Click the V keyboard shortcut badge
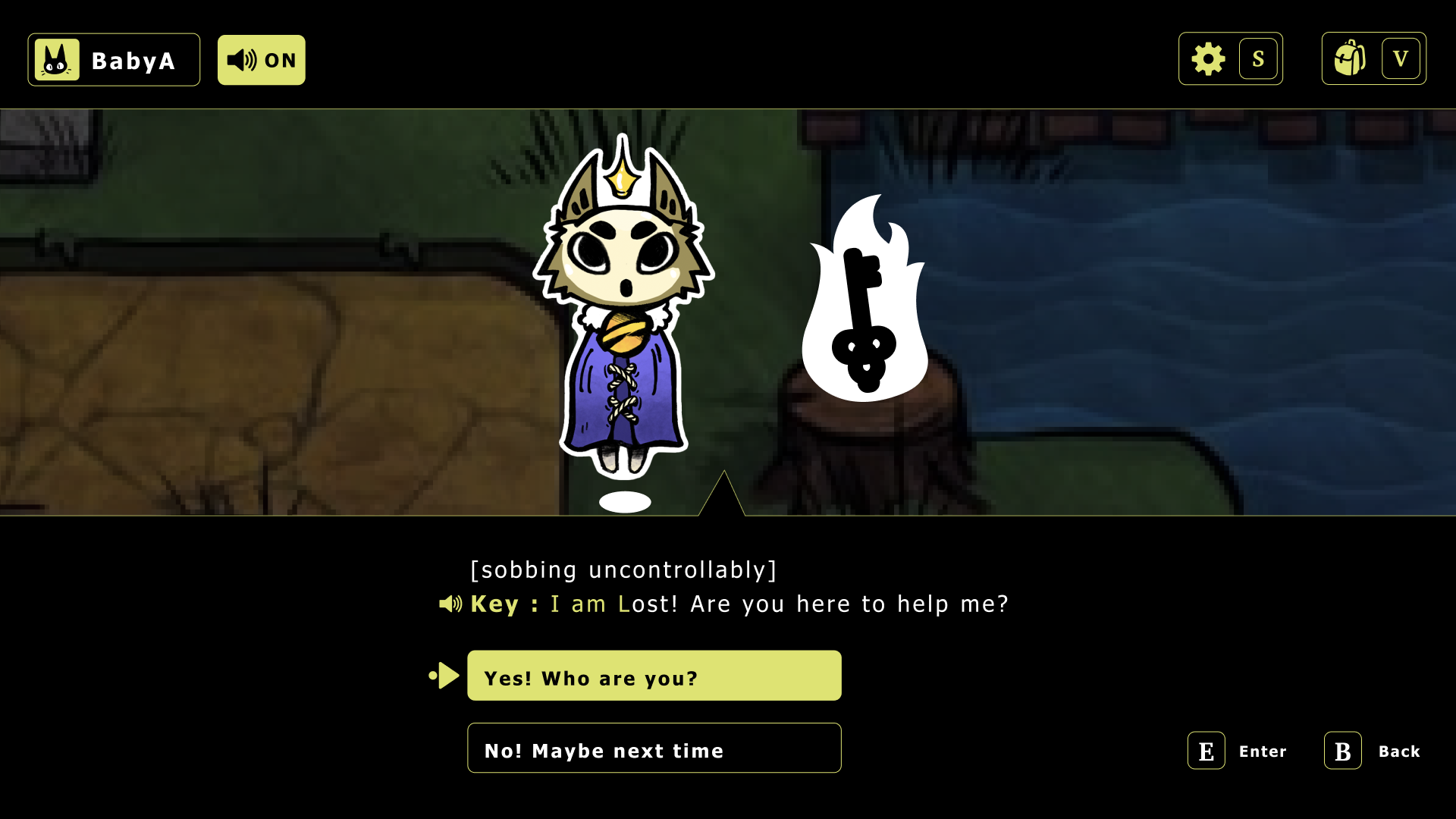This screenshot has height=819, width=1456. [x=1401, y=58]
